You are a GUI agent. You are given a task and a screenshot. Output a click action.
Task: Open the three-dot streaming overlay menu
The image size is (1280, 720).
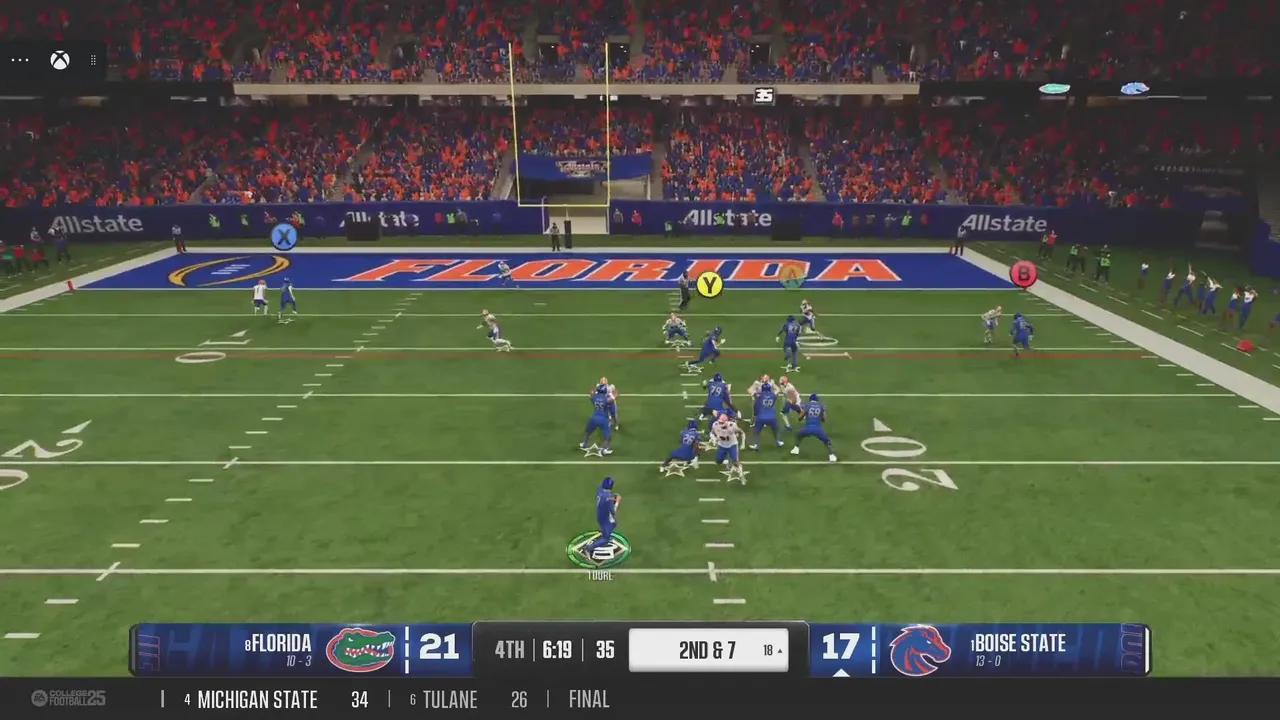(x=20, y=60)
